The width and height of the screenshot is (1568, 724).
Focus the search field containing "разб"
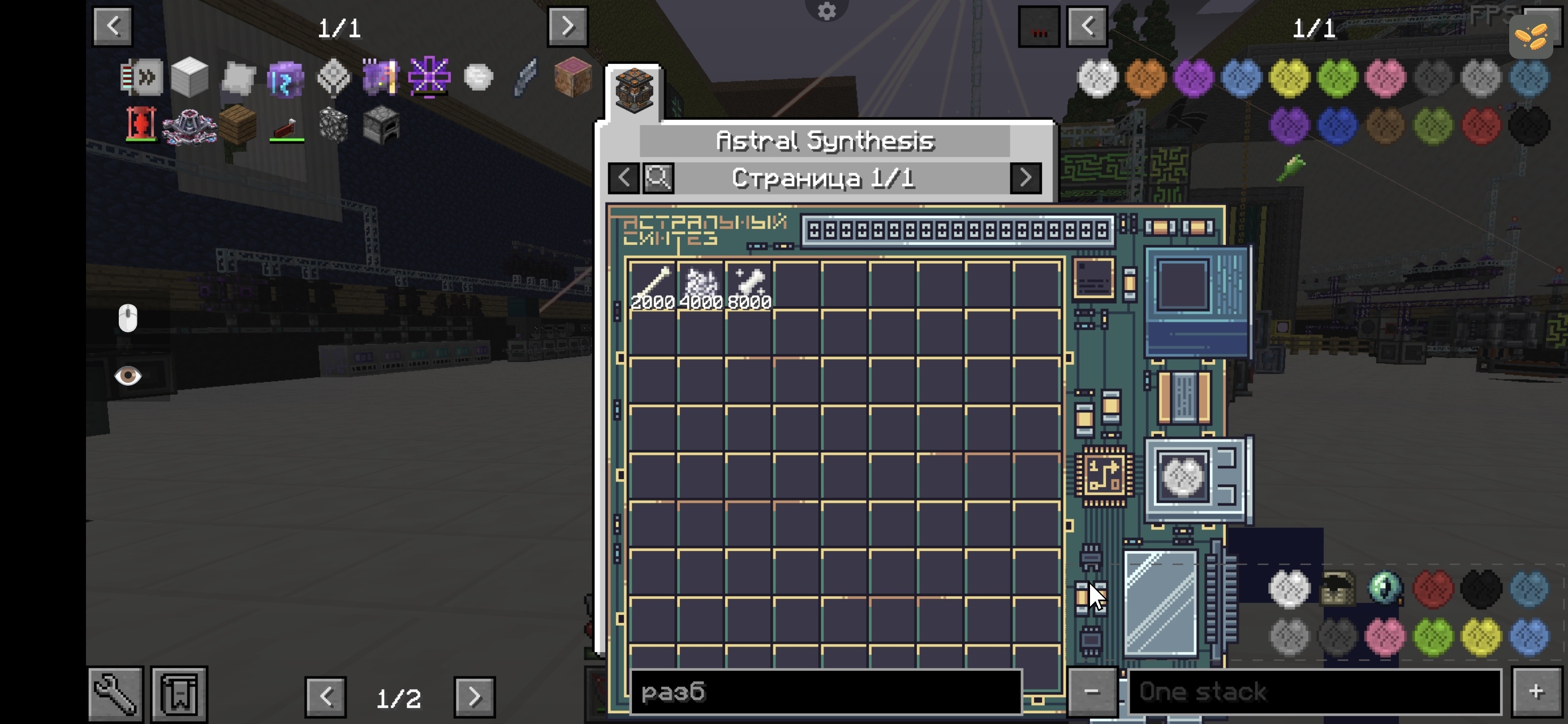coord(825,692)
